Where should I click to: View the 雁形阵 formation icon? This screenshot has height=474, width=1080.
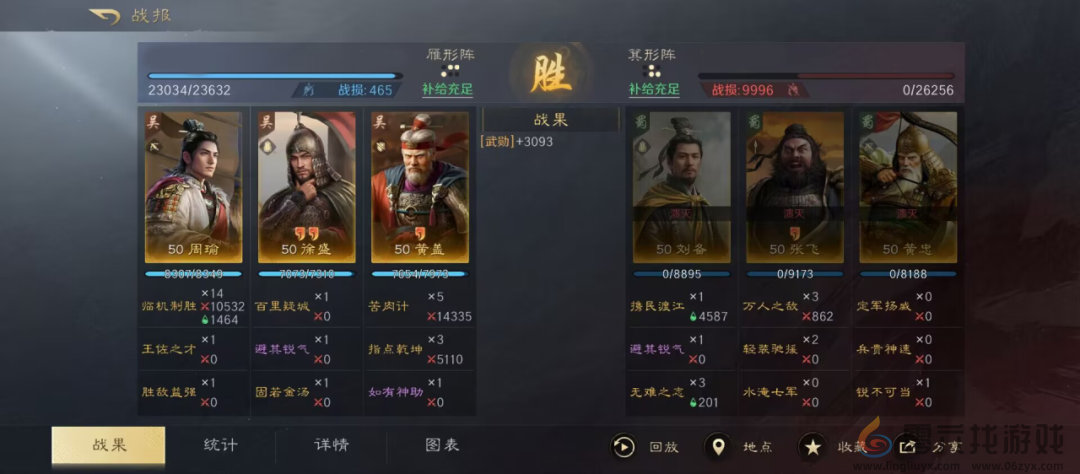(x=449, y=71)
